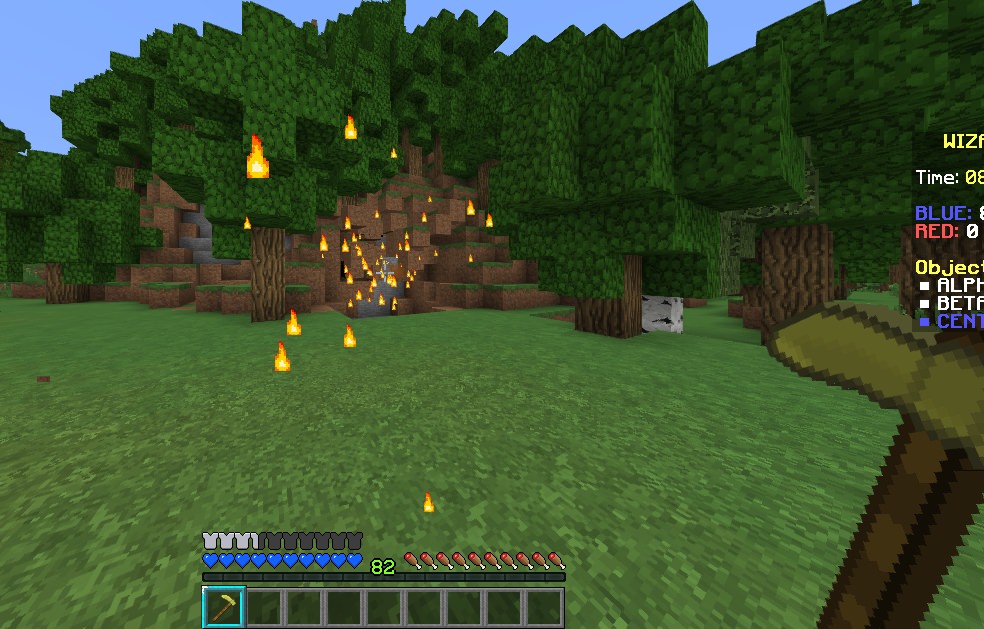Click the ALPHA objective entry
Screen dimensions: 984x629
tap(958, 285)
